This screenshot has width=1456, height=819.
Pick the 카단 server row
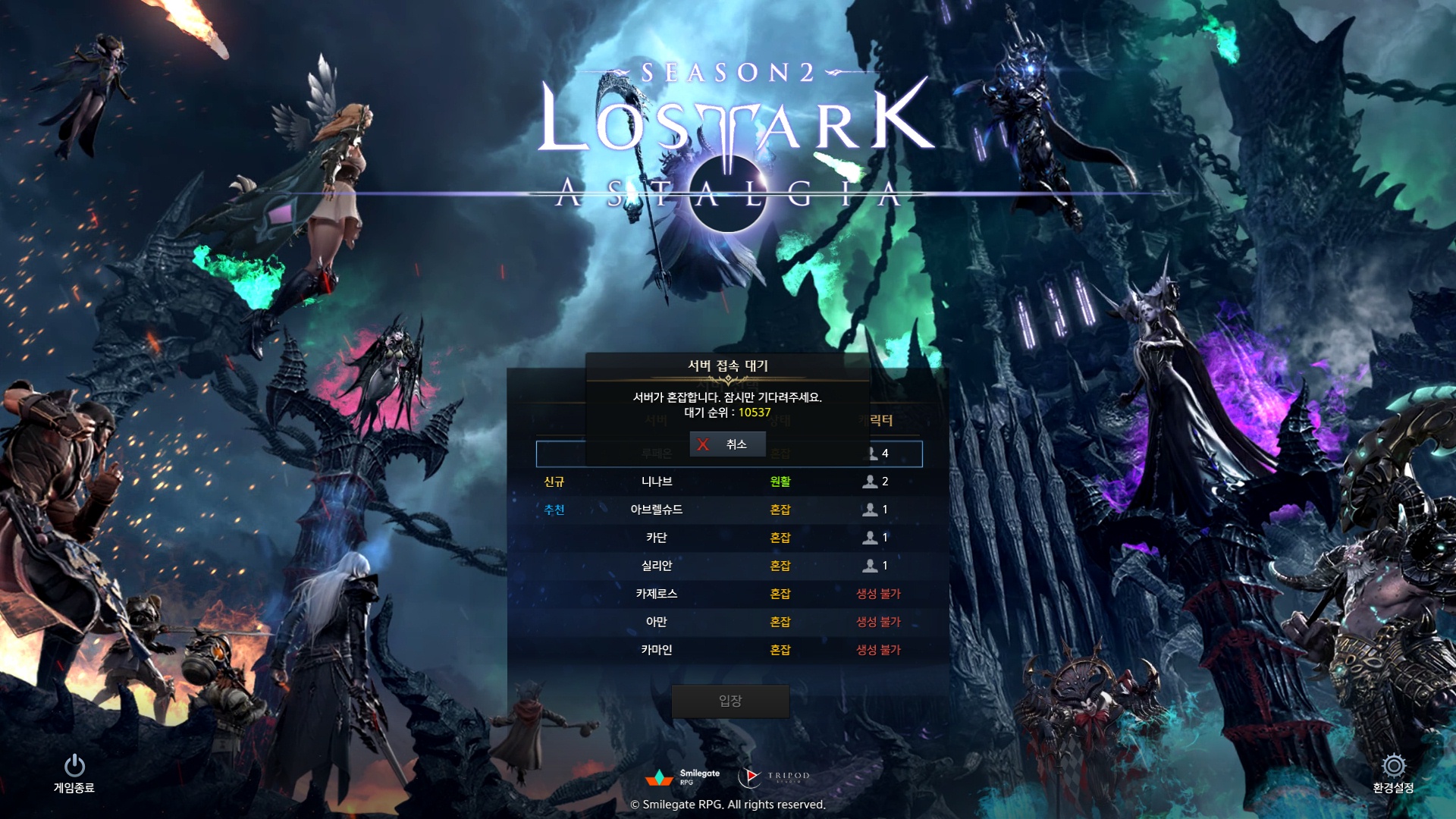pos(657,538)
